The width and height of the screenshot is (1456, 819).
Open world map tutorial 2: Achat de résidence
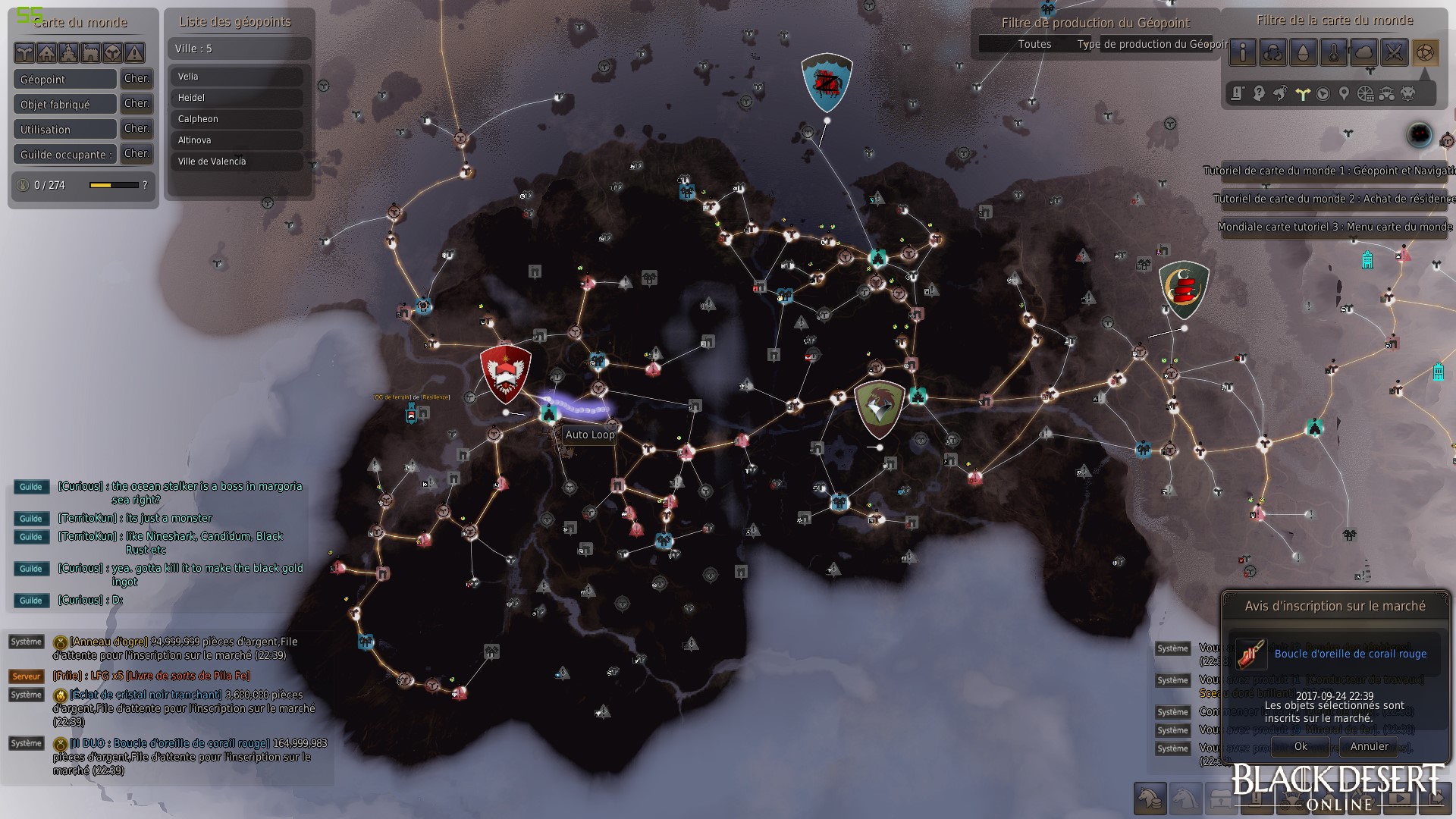coord(1333,199)
